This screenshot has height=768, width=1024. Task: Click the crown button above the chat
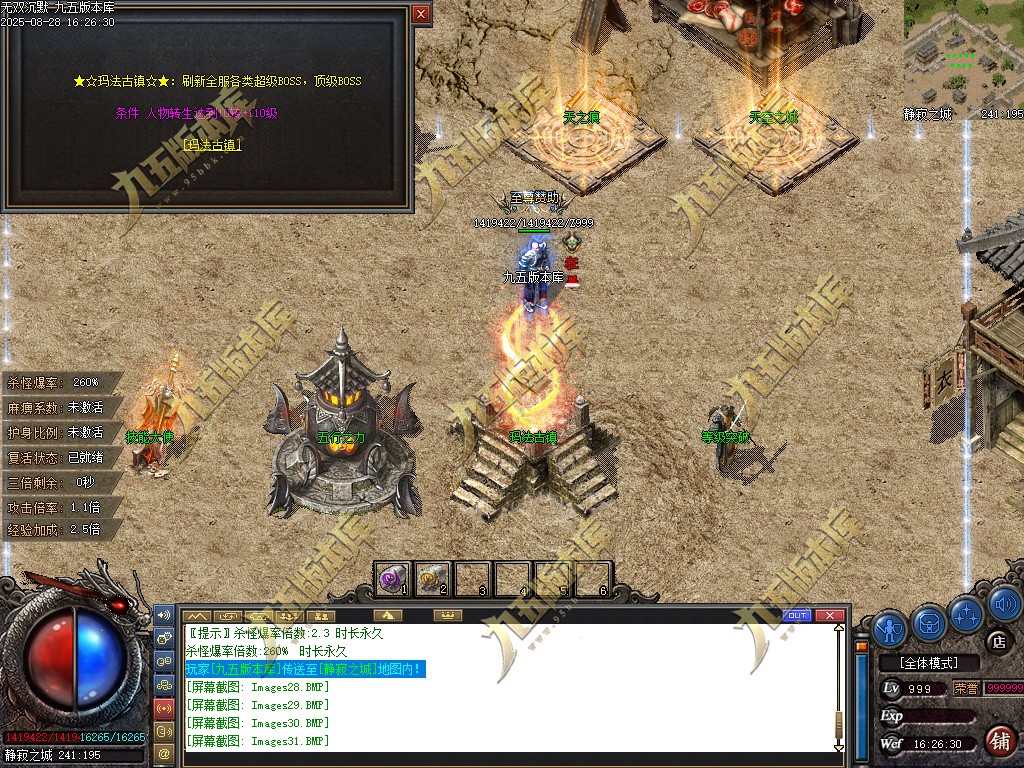449,615
